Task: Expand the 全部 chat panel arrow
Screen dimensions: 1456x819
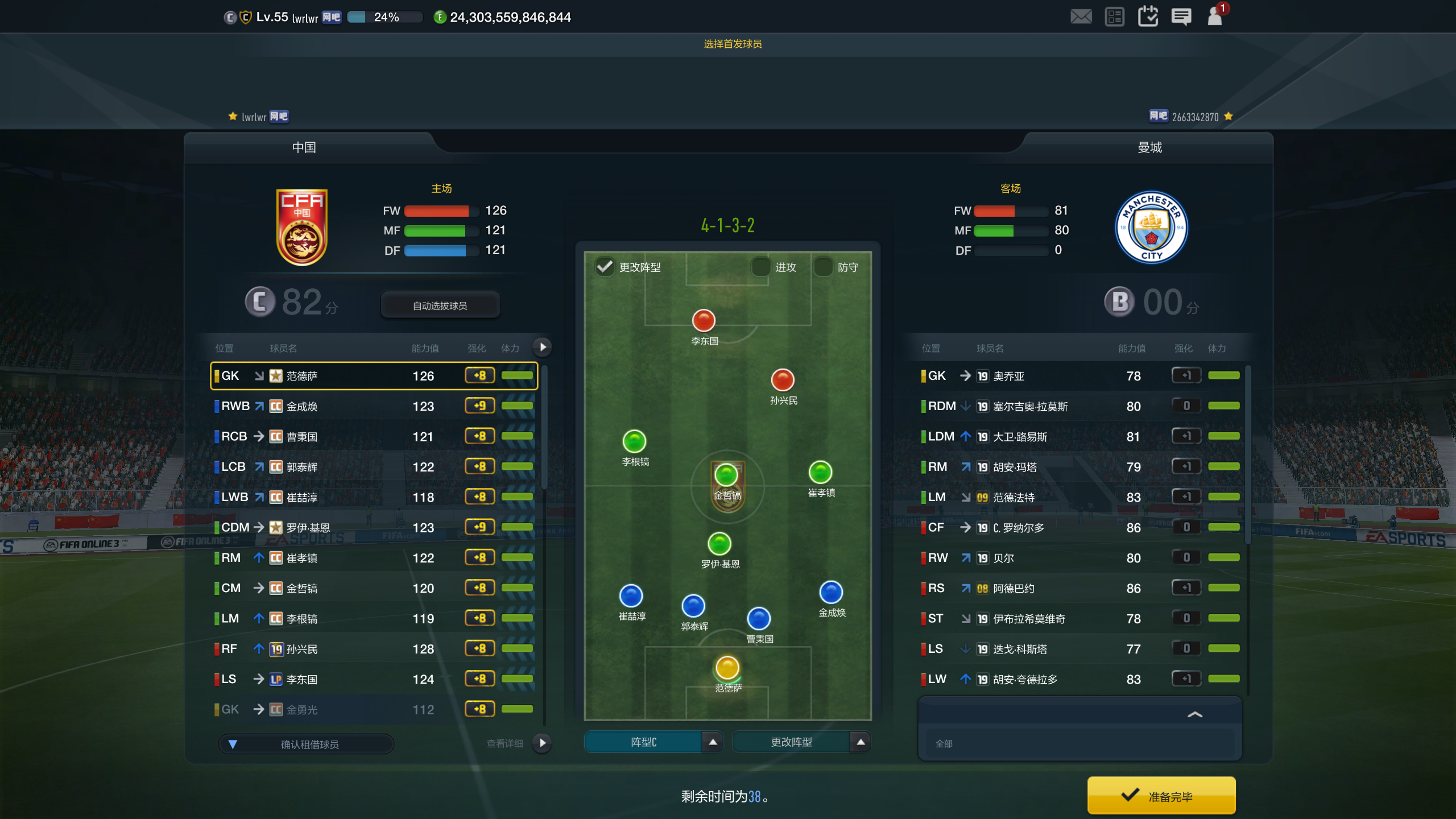Action: click(x=1195, y=714)
